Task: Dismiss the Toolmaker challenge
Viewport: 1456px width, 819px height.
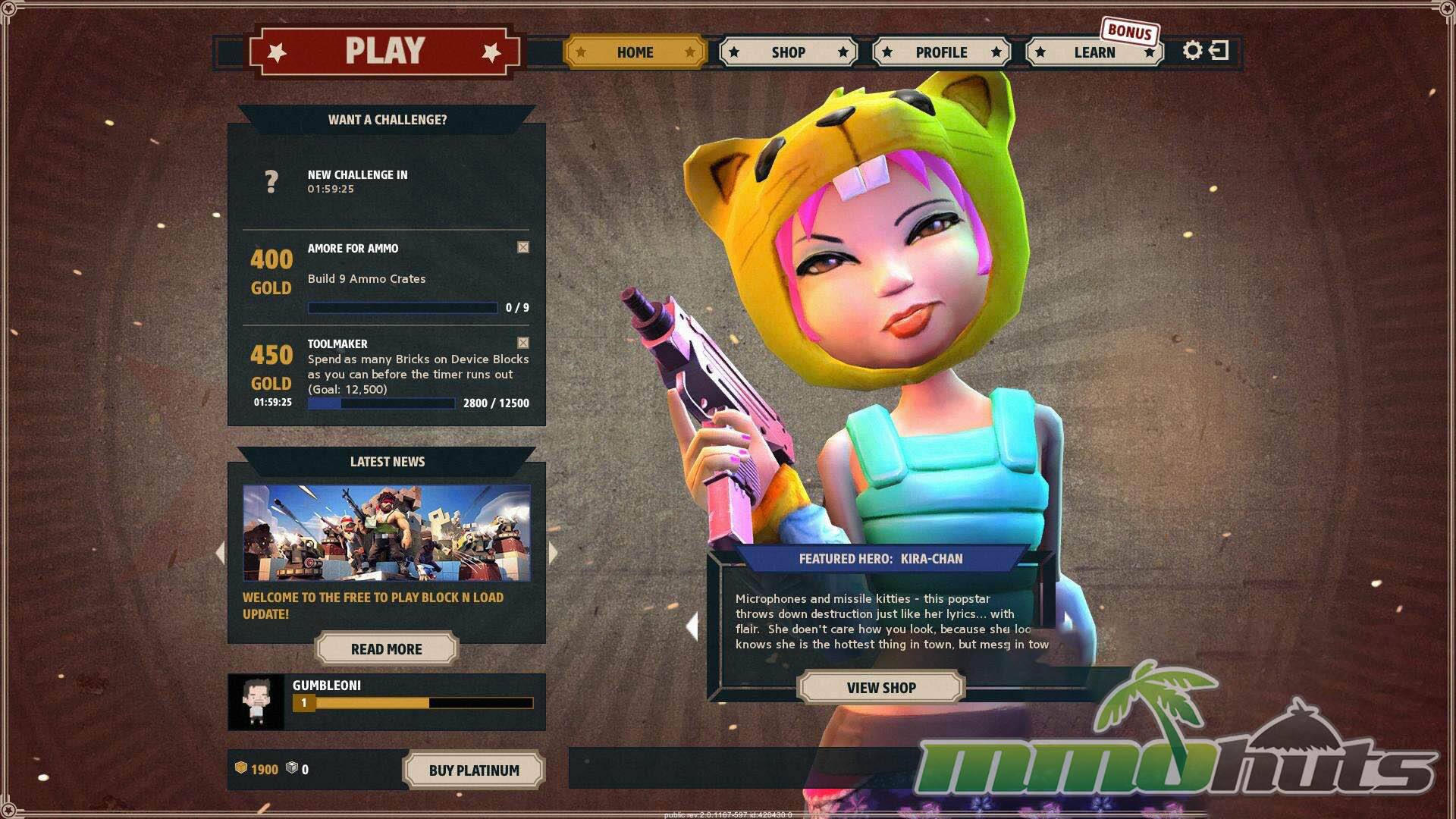Action: (x=523, y=343)
